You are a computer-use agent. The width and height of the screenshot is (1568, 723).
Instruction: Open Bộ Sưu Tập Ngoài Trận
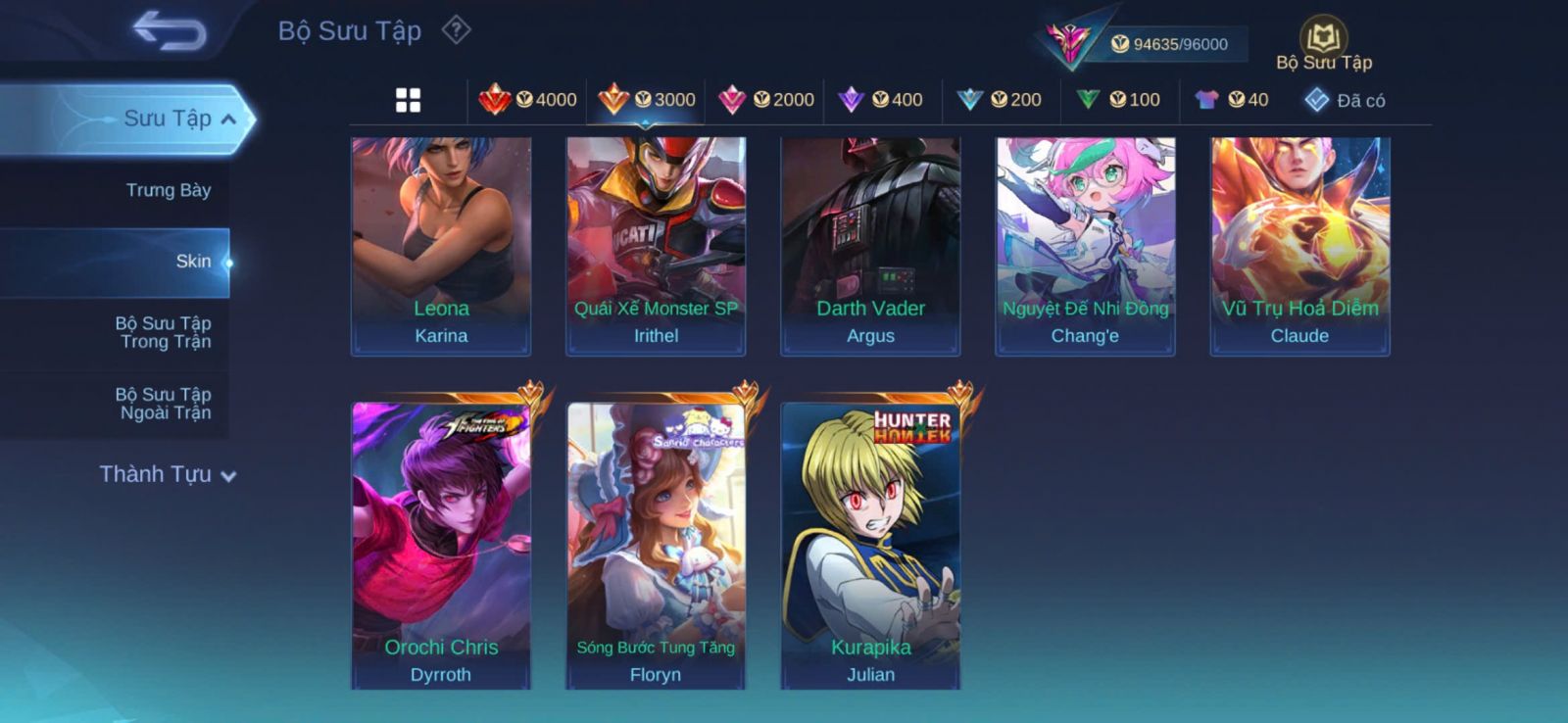click(x=163, y=404)
